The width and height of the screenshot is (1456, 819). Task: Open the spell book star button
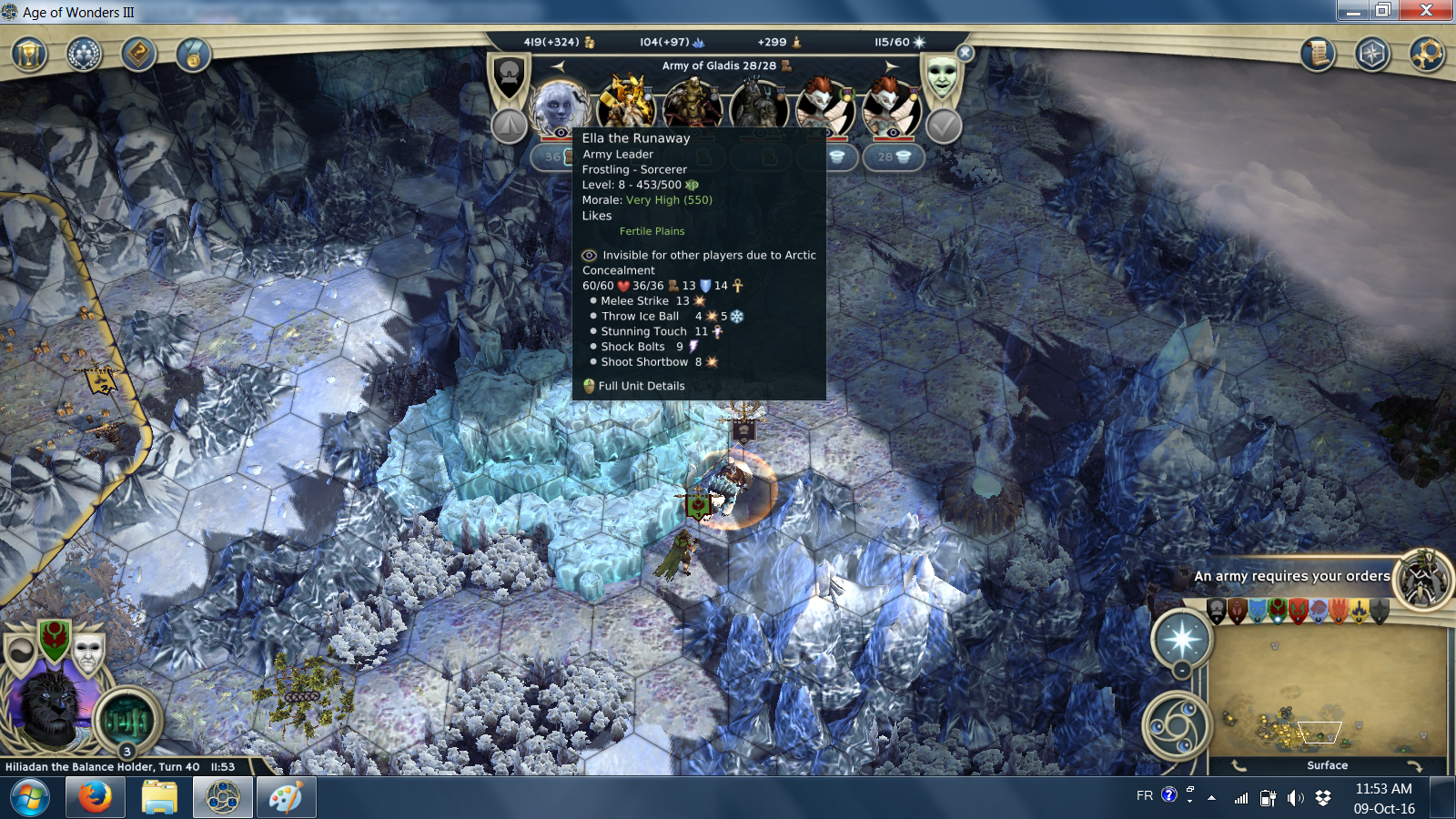tap(1181, 638)
